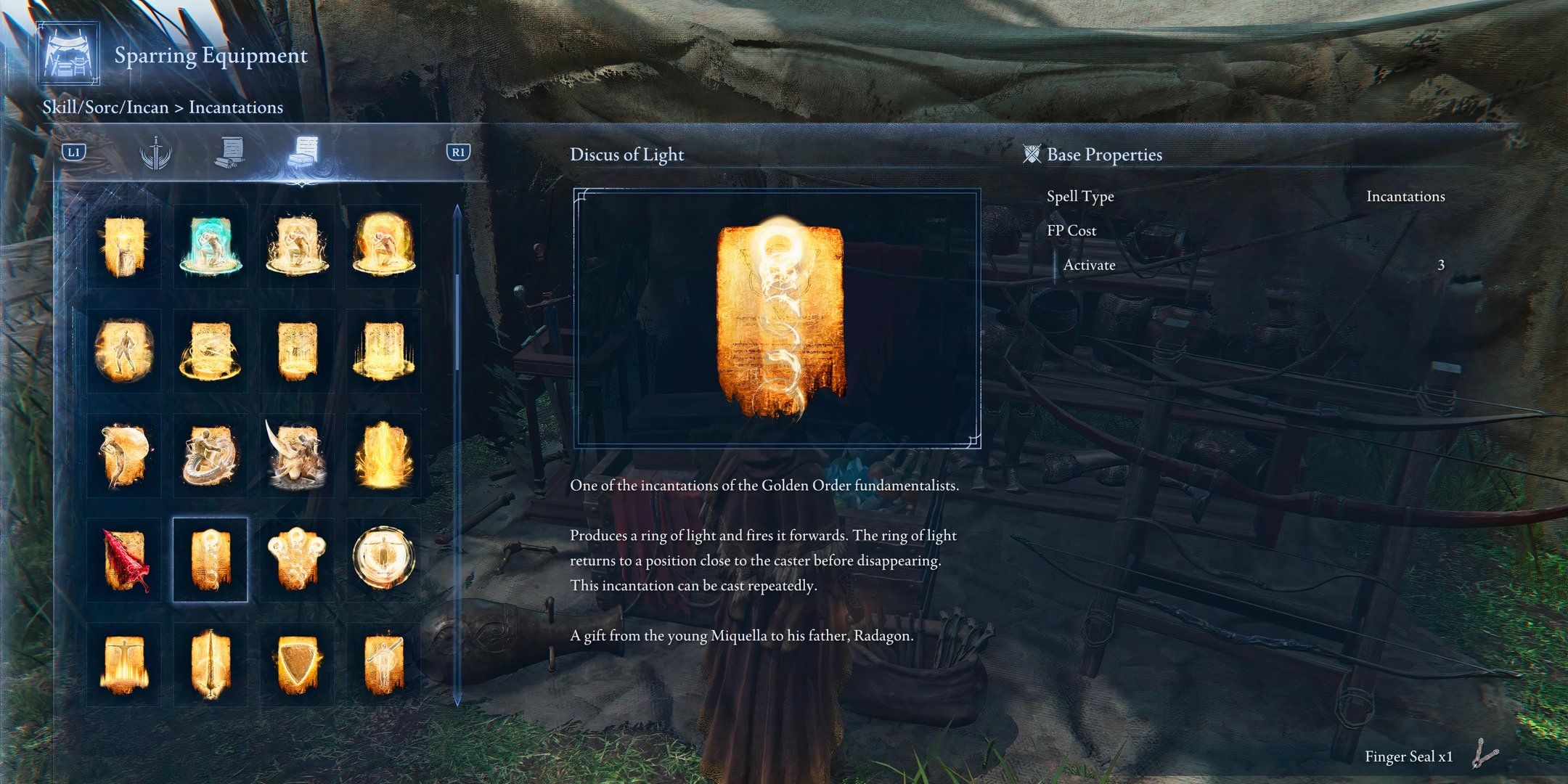Switch to the sword skills tab

(155, 153)
